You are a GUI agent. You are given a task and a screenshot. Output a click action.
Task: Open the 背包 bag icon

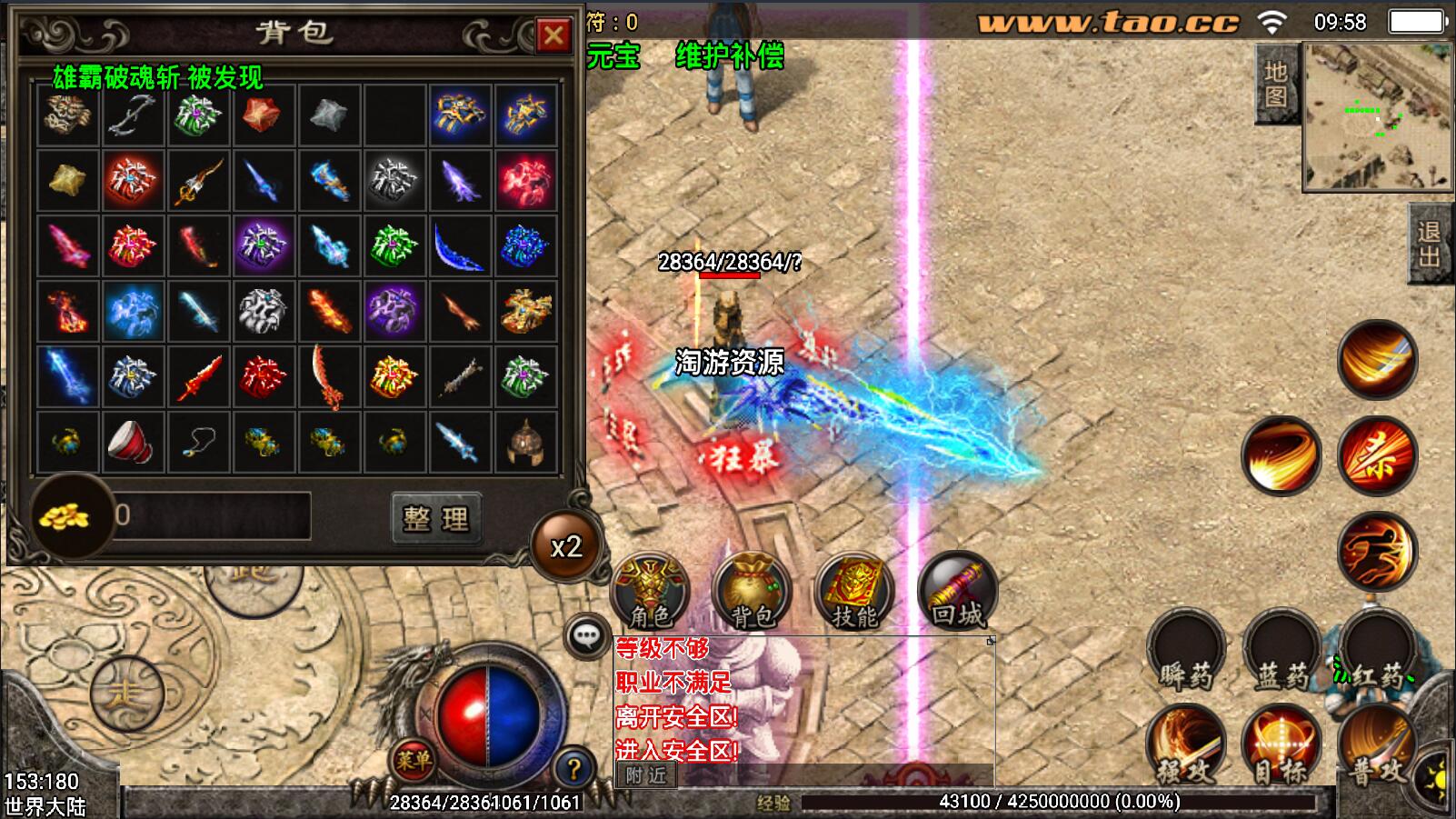point(752,591)
